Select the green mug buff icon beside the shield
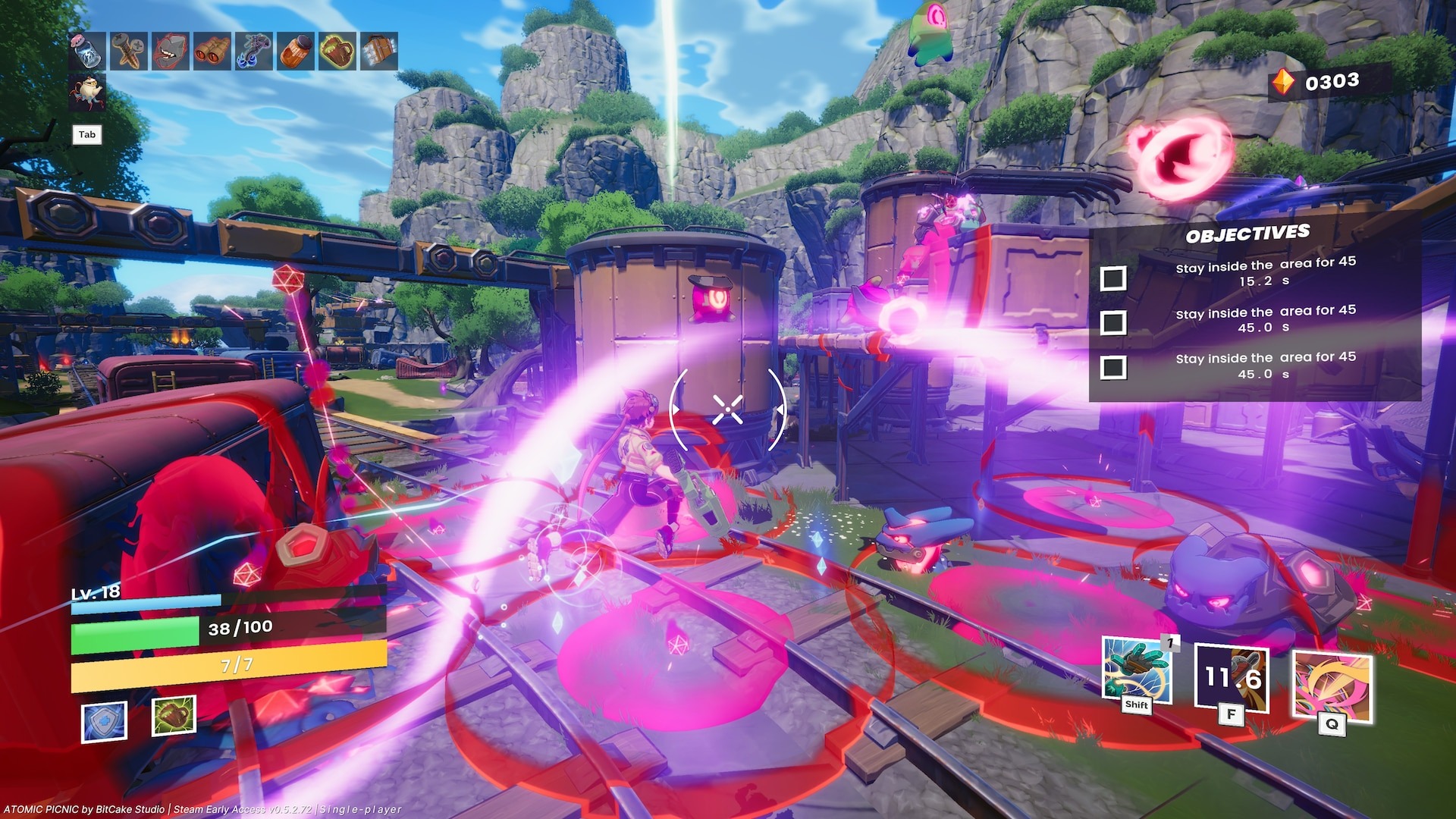The height and width of the screenshot is (819, 1456). (174, 715)
